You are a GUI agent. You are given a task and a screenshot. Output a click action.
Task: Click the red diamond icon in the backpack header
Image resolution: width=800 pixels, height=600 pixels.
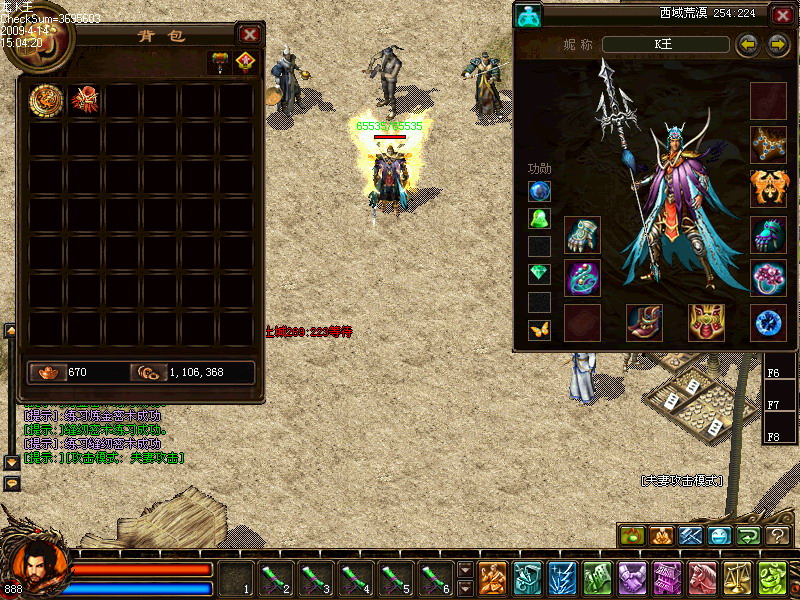coord(246,62)
